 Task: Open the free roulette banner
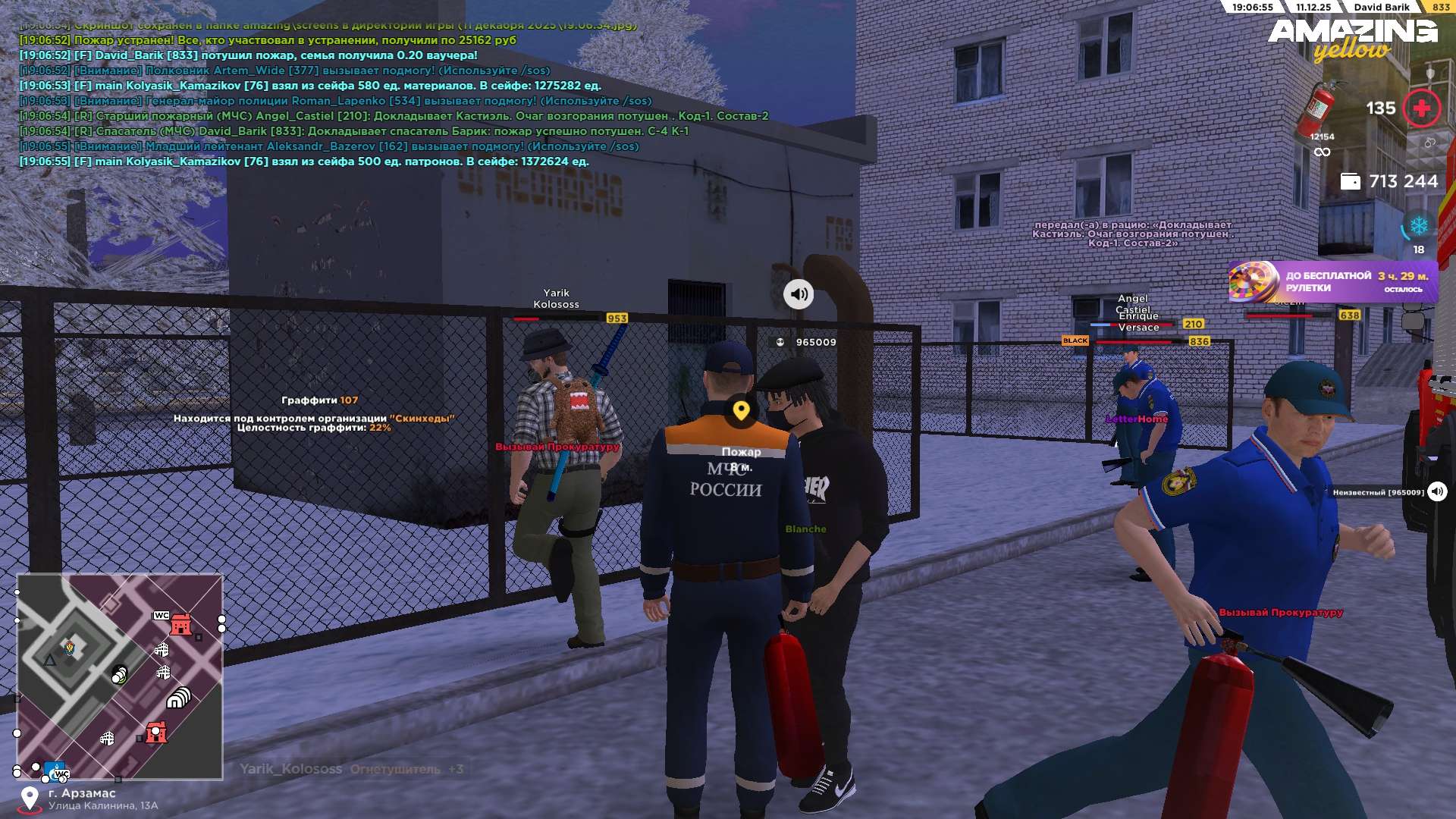tap(1332, 282)
